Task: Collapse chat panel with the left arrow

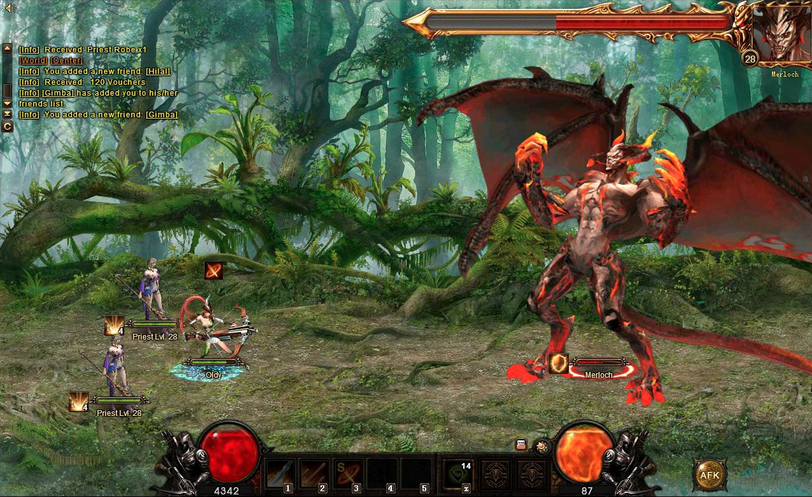Action: click(x=9, y=8)
